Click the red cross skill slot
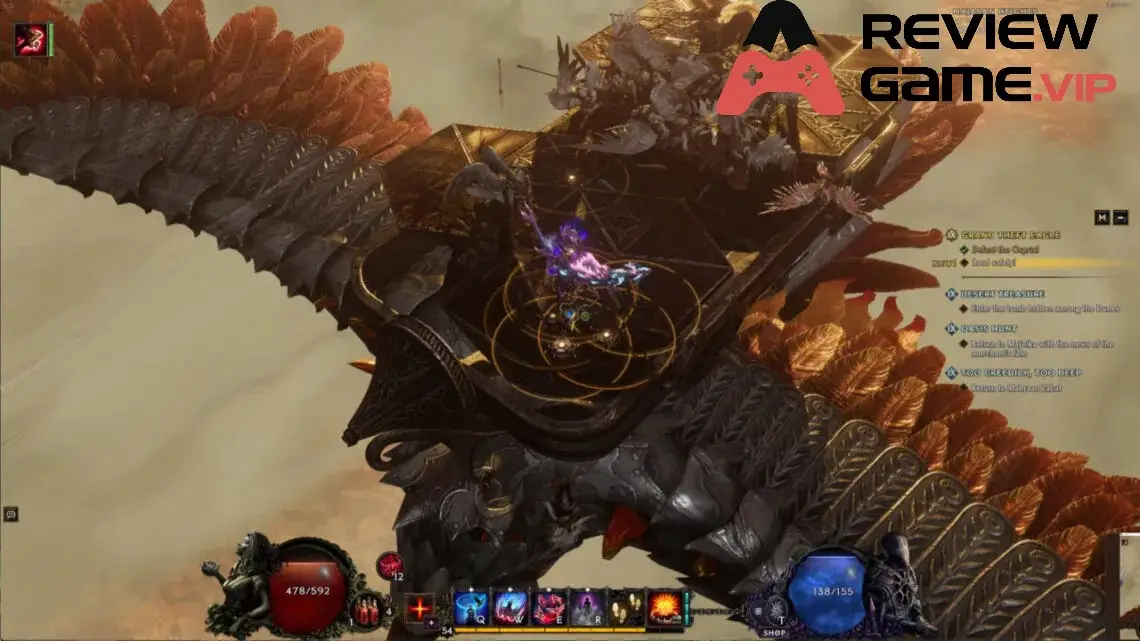The height and width of the screenshot is (641, 1140). (420, 607)
